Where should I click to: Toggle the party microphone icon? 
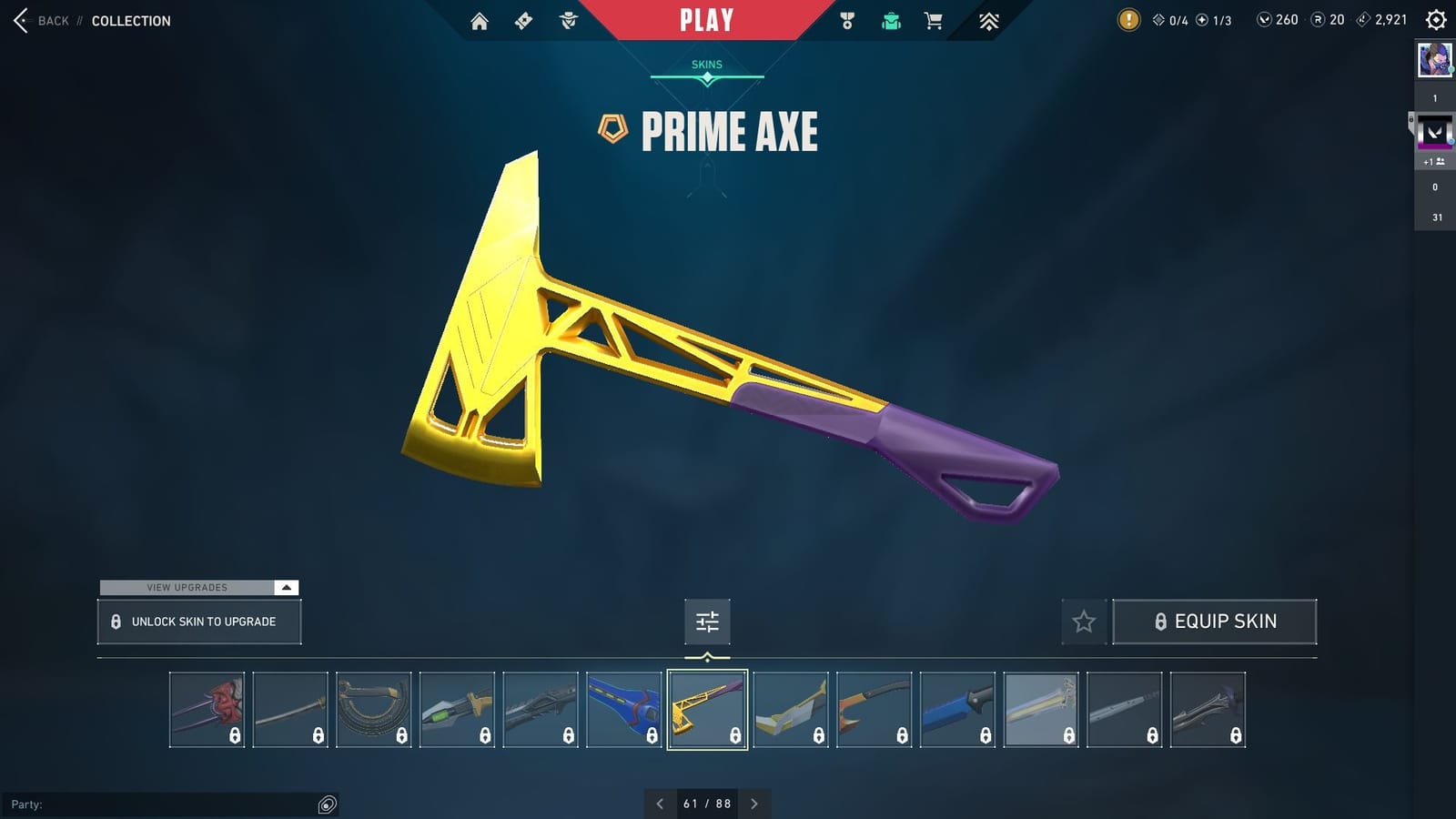(x=325, y=804)
